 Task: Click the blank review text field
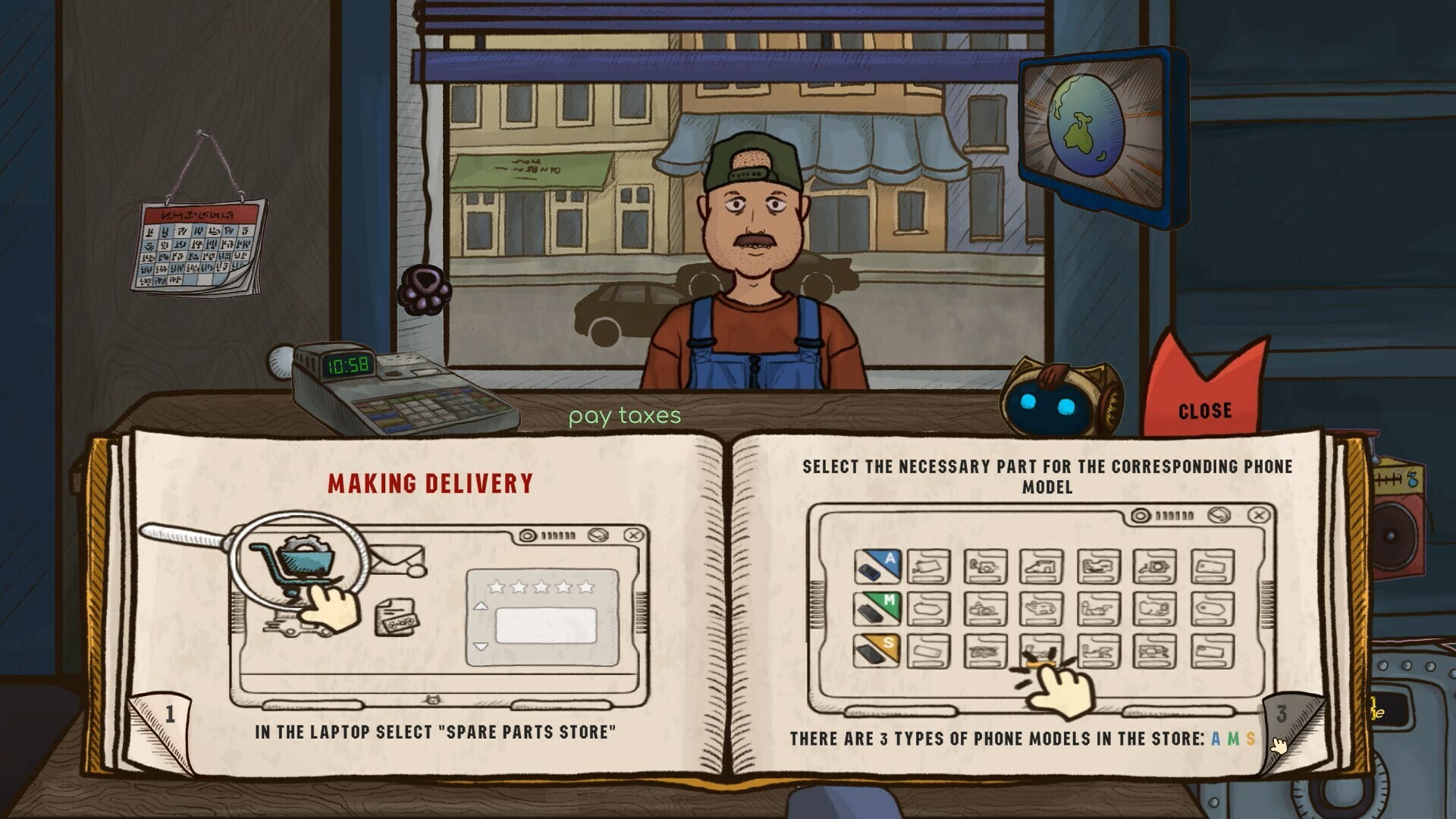(x=546, y=626)
